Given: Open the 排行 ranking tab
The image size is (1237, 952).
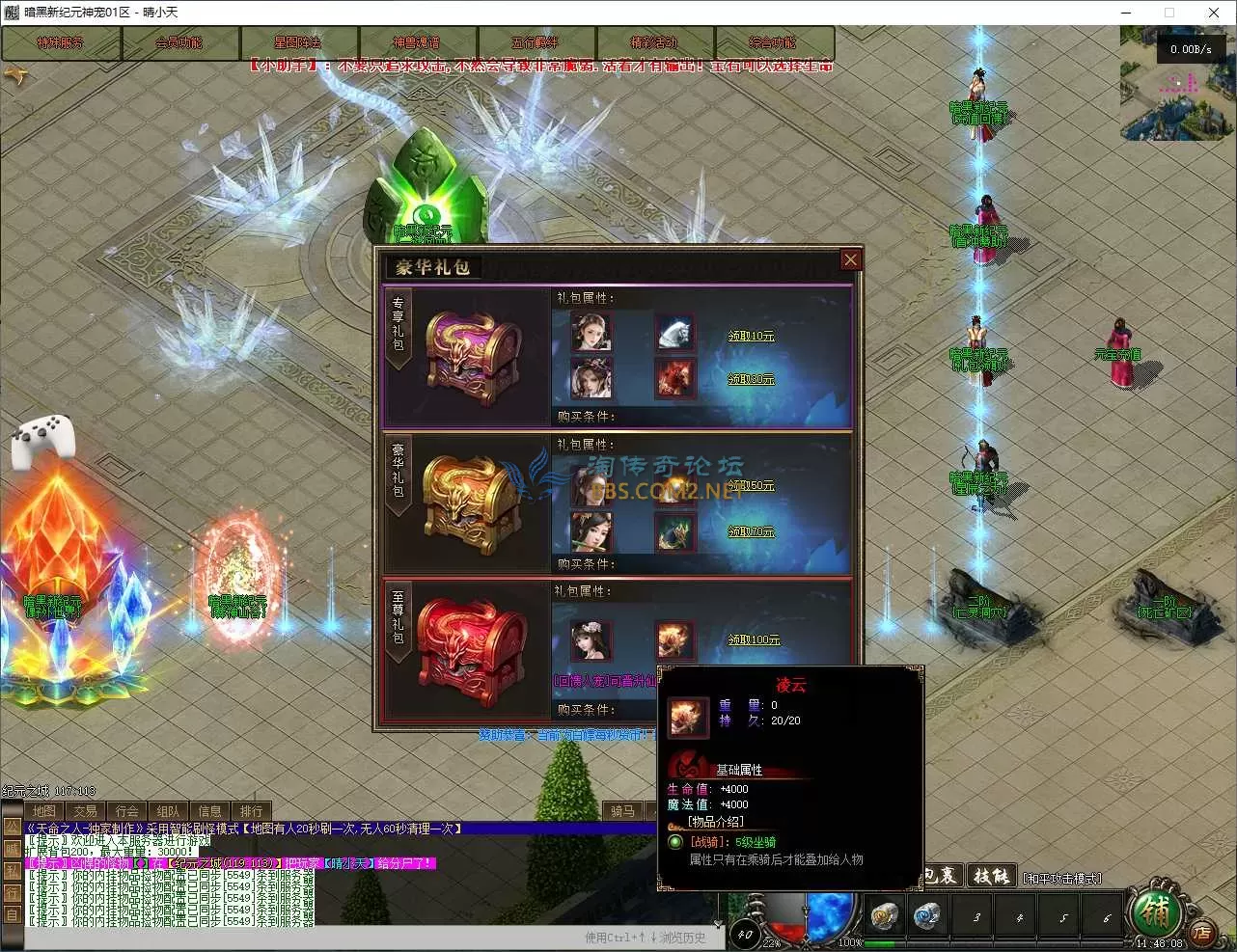Looking at the screenshot, I should (252, 811).
